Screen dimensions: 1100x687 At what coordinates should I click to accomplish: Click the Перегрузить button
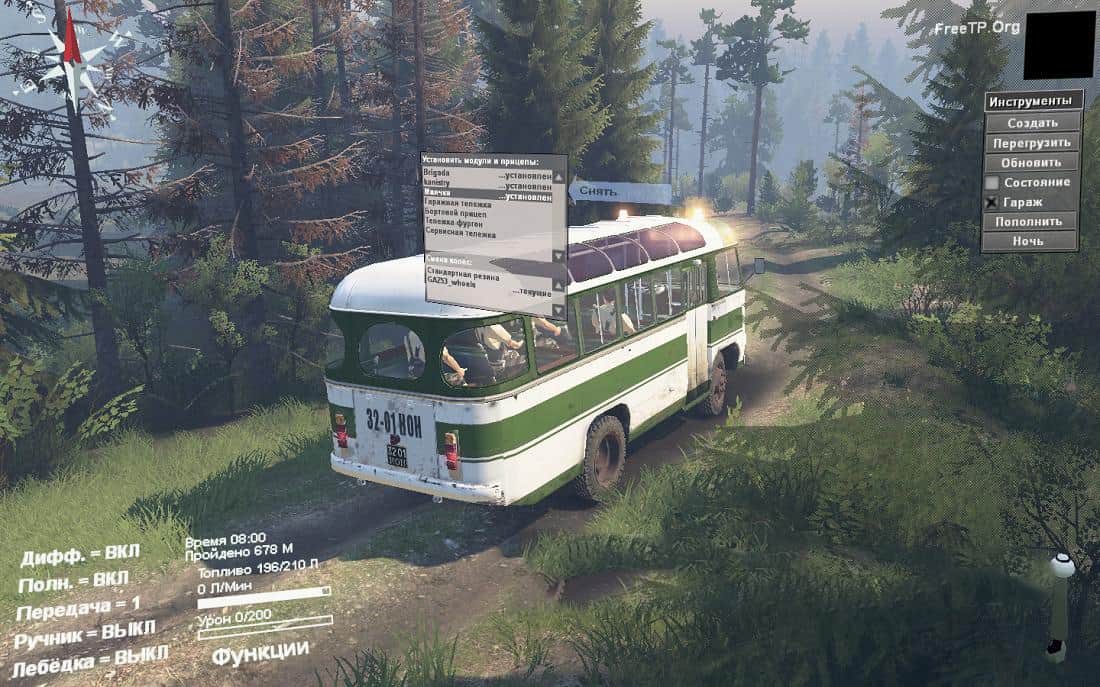click(1032, 142)
